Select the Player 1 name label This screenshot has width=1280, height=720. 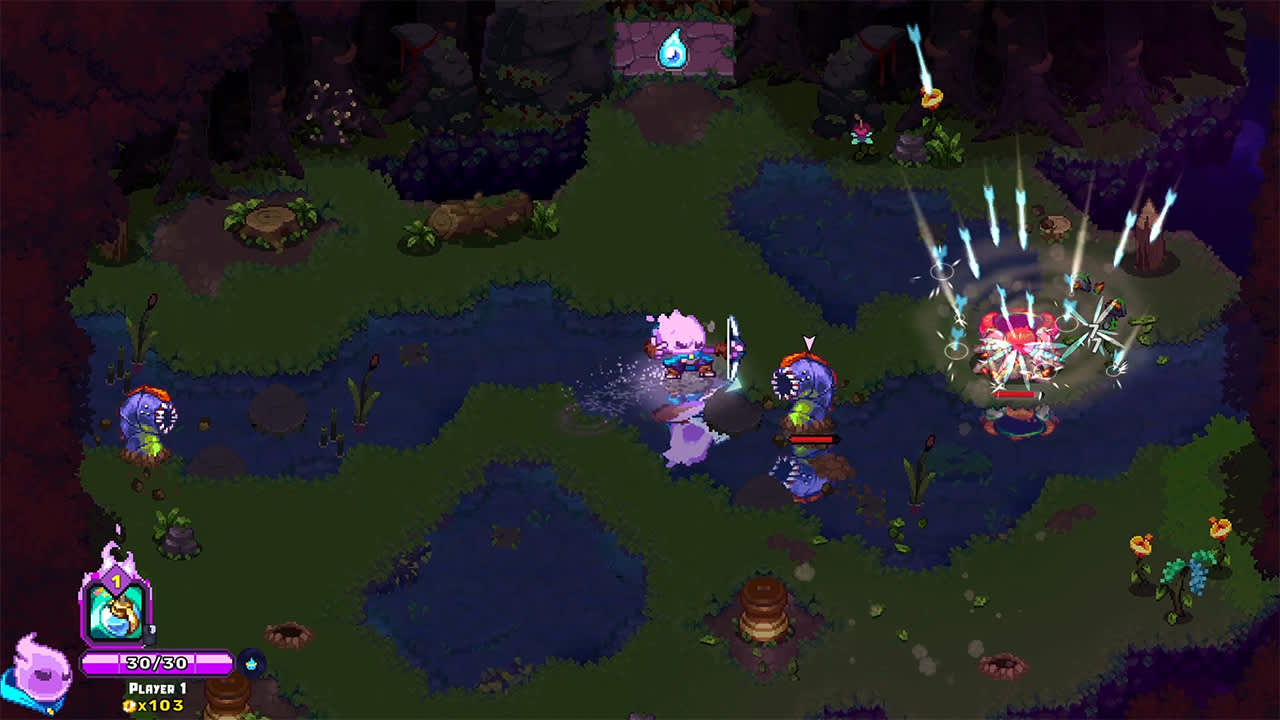pyautogui.click(x=157, y=687)
